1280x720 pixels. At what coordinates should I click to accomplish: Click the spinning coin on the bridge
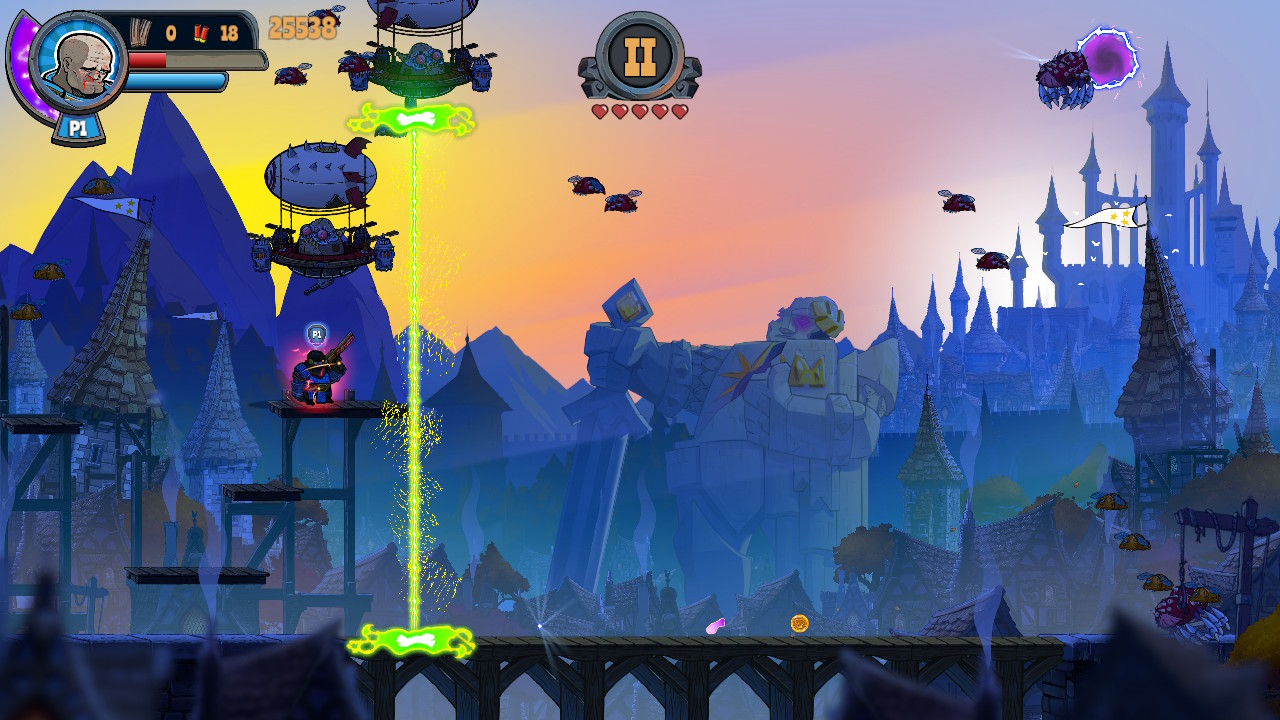point(800,625)
